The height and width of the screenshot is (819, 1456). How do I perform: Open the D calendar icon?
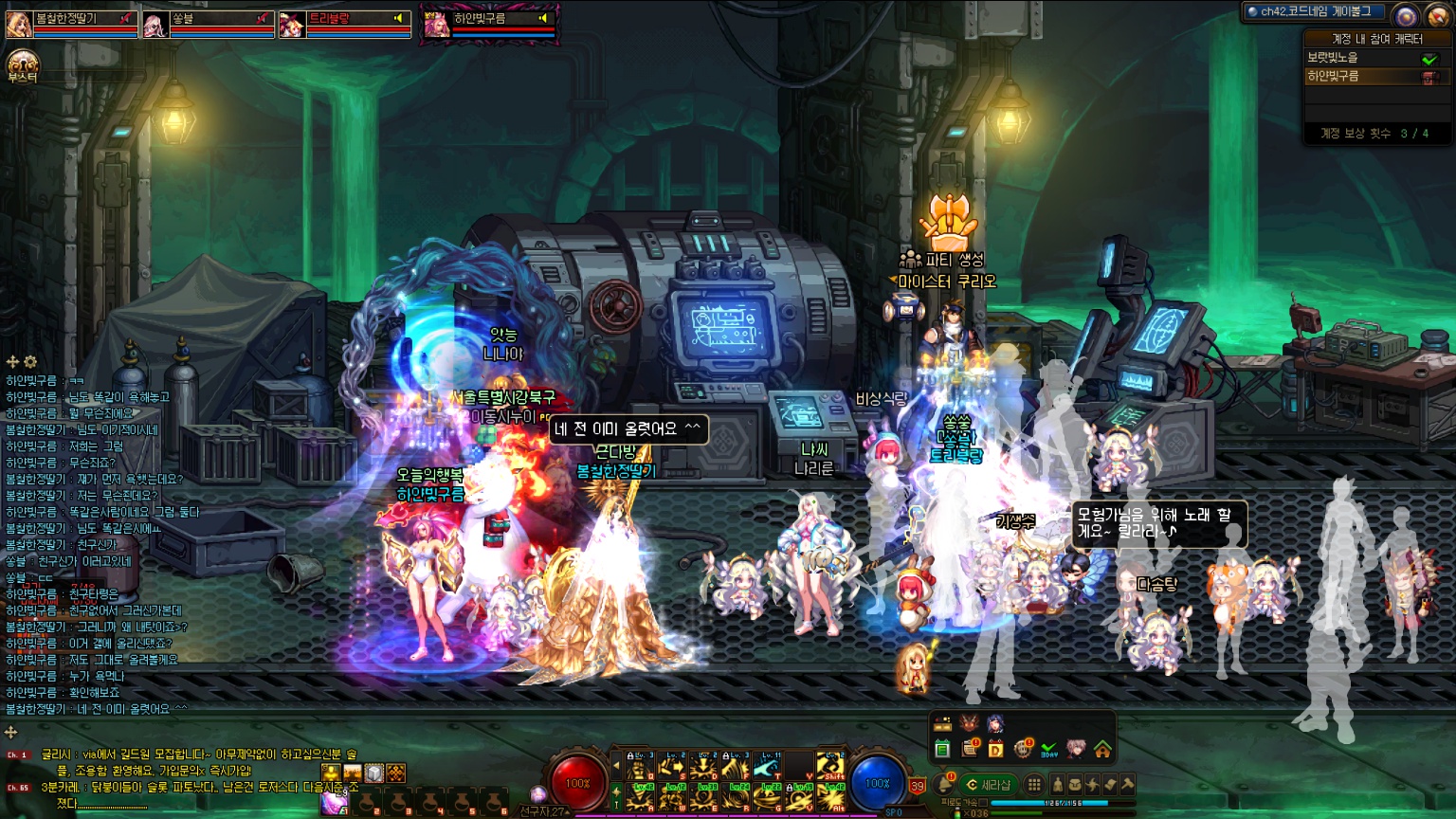(x=995, y=750)
